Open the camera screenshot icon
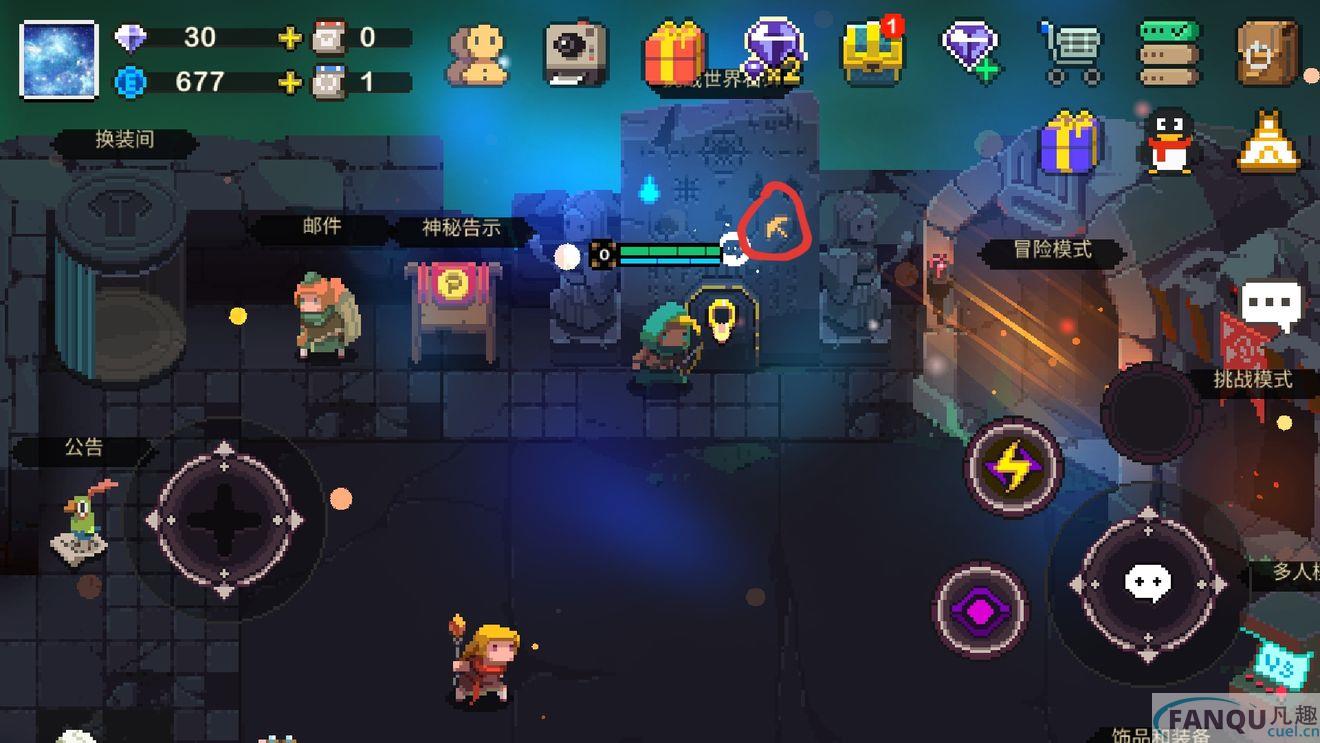Viewport: 1320px width, 743px height. (x=576, y=53)
